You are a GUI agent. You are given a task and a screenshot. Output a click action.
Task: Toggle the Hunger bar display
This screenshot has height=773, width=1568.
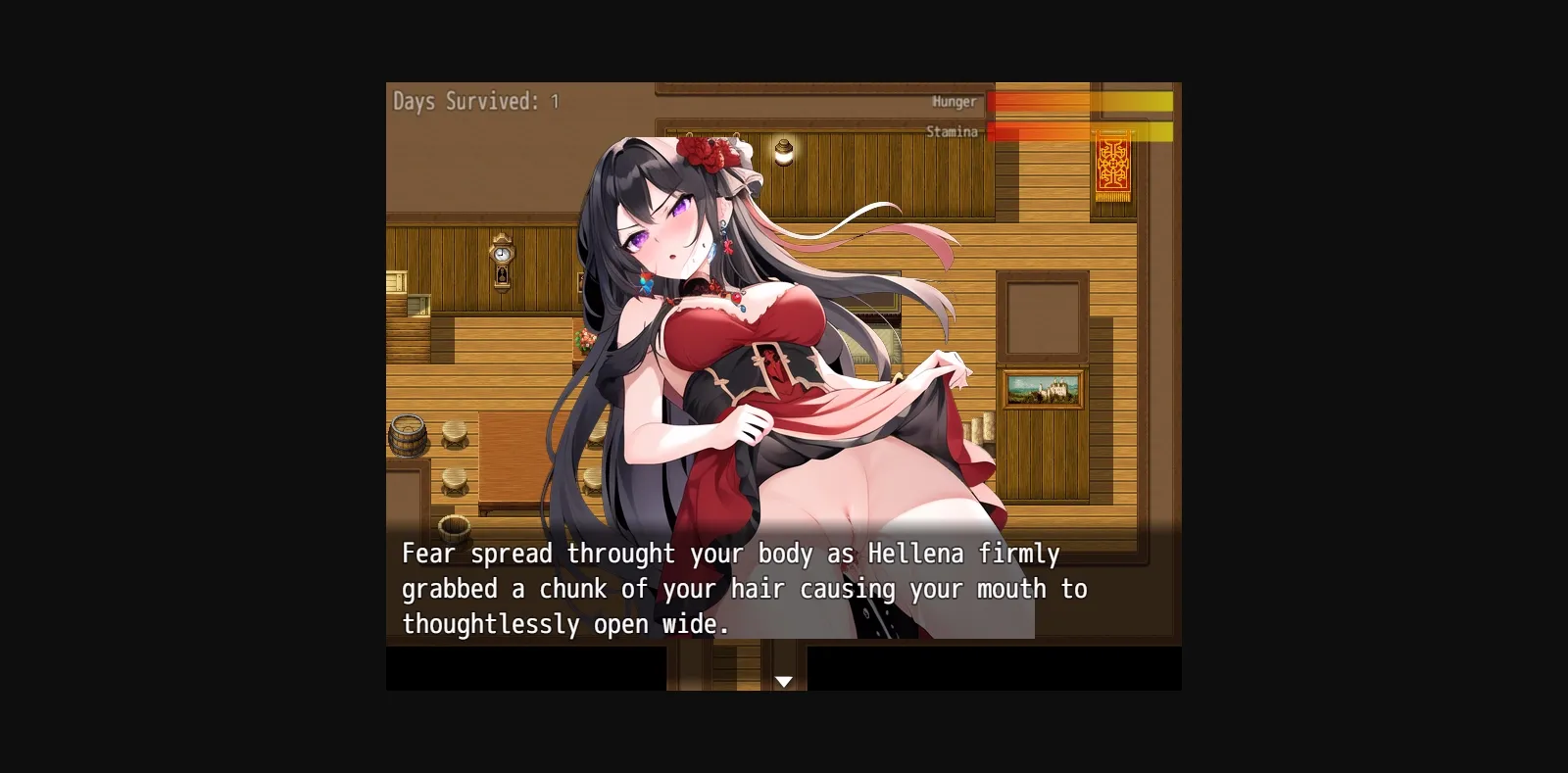click(x=1078, y=102)
